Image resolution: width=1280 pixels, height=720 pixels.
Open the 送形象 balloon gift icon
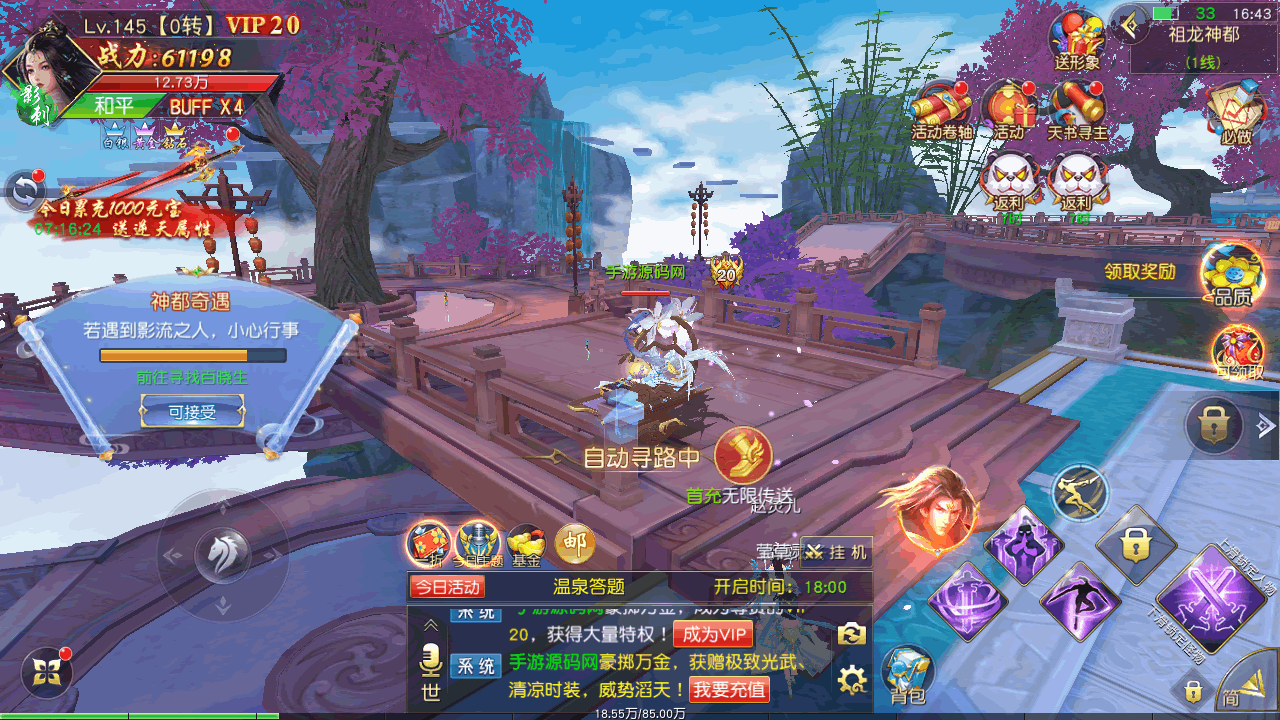[1077, 40]
